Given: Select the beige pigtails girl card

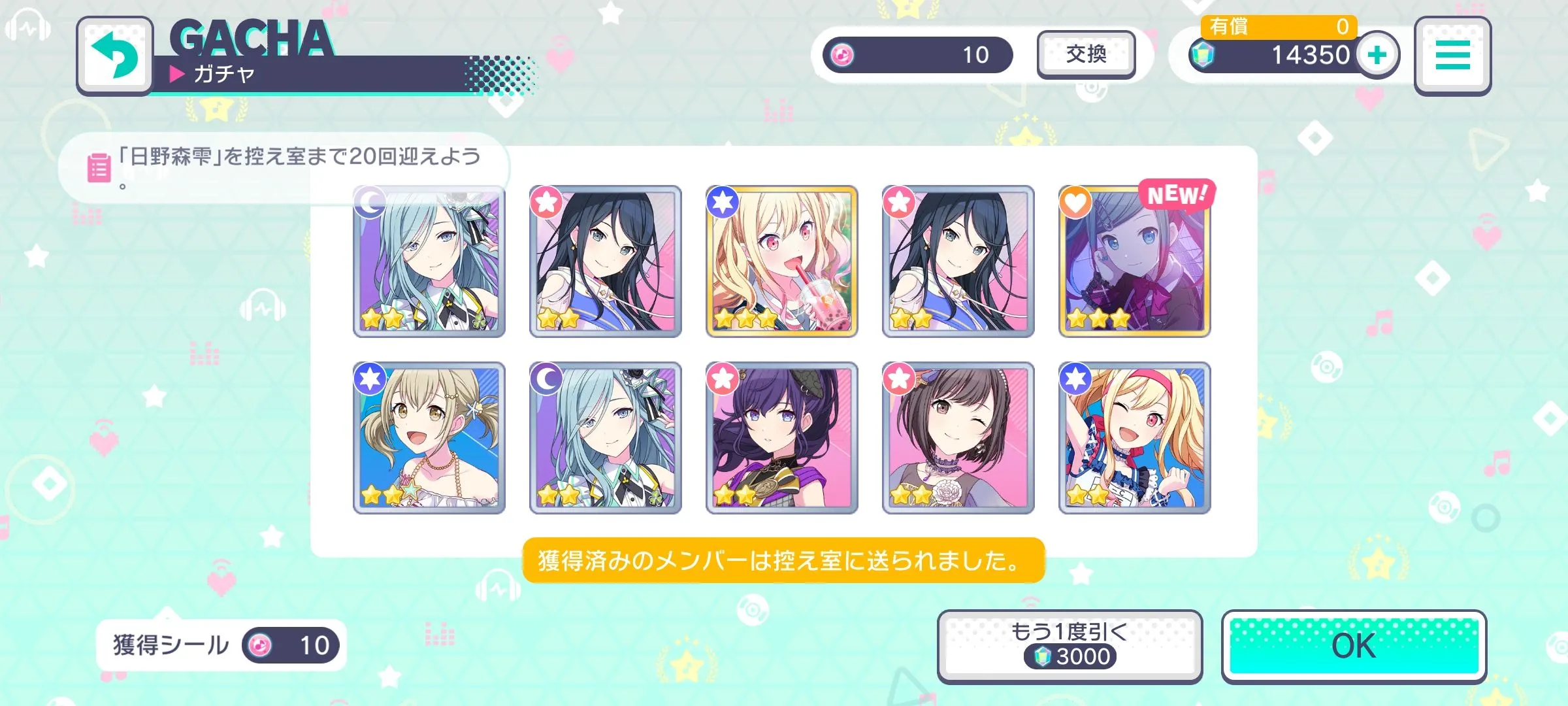Looking at the screenshot, I should click(429, 438).
